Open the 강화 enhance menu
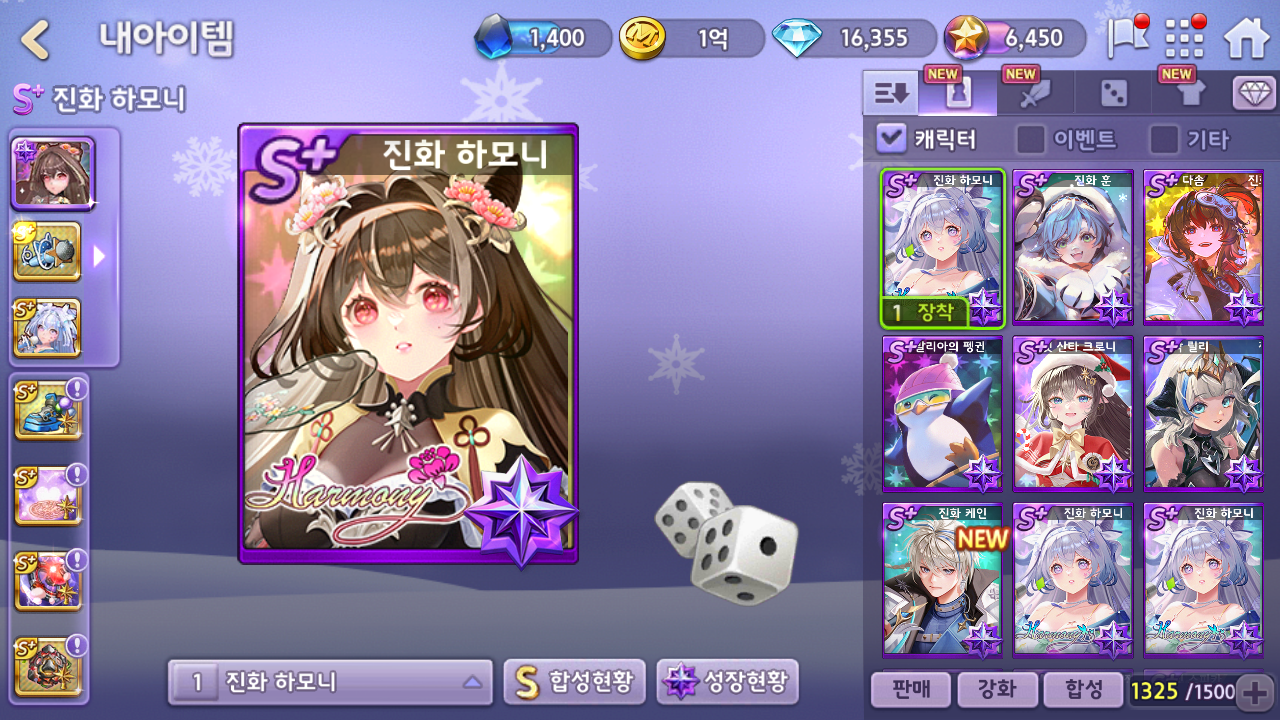This screenshot has height=720, width=1280. (x=996, y=690)
